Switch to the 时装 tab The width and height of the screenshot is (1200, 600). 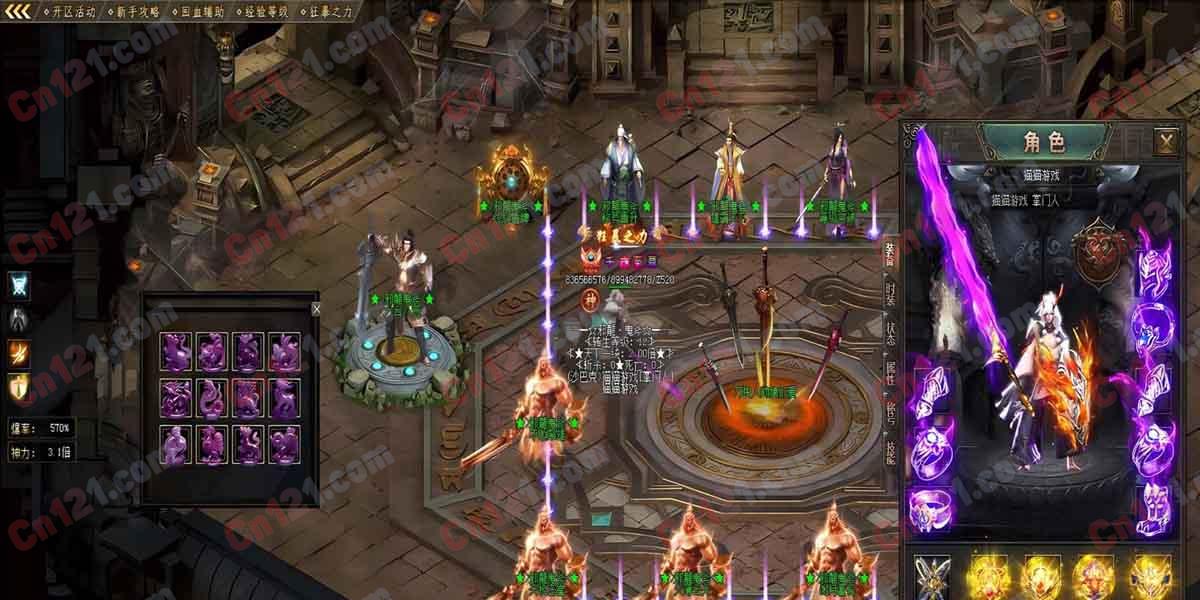(890, 291)
